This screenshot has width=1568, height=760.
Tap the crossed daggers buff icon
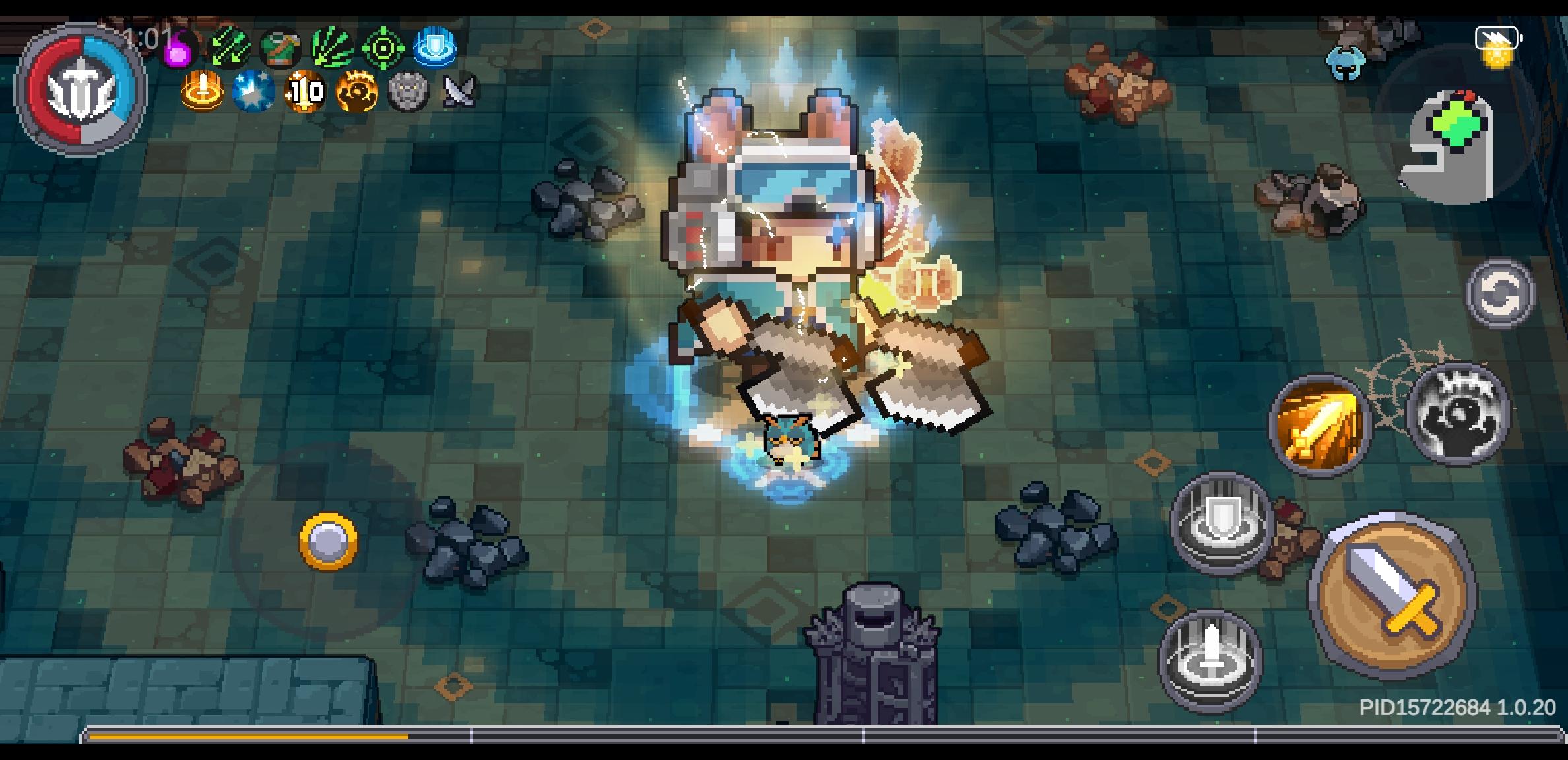click(461, 92)
